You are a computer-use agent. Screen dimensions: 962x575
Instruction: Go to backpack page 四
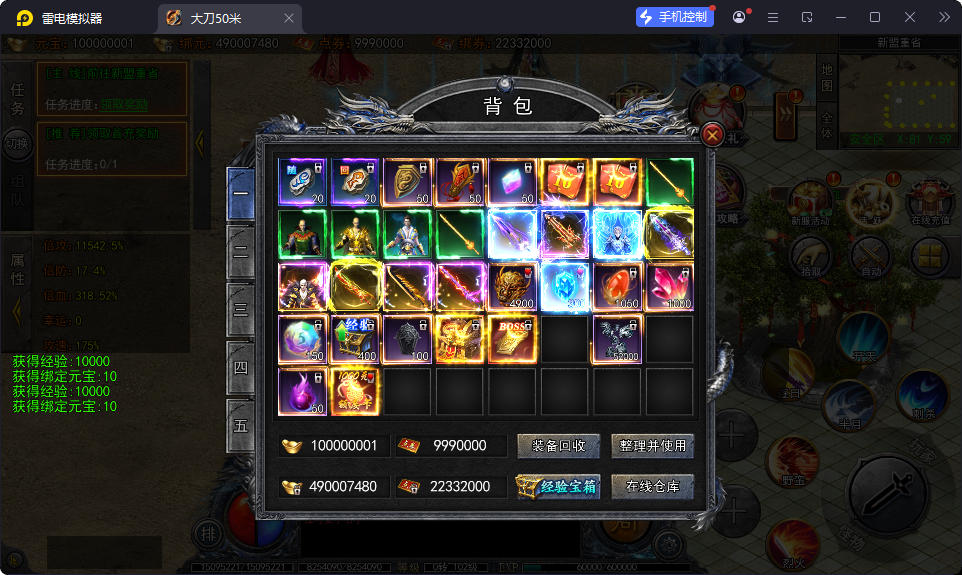pyautogui.click(x=241, y=367)
